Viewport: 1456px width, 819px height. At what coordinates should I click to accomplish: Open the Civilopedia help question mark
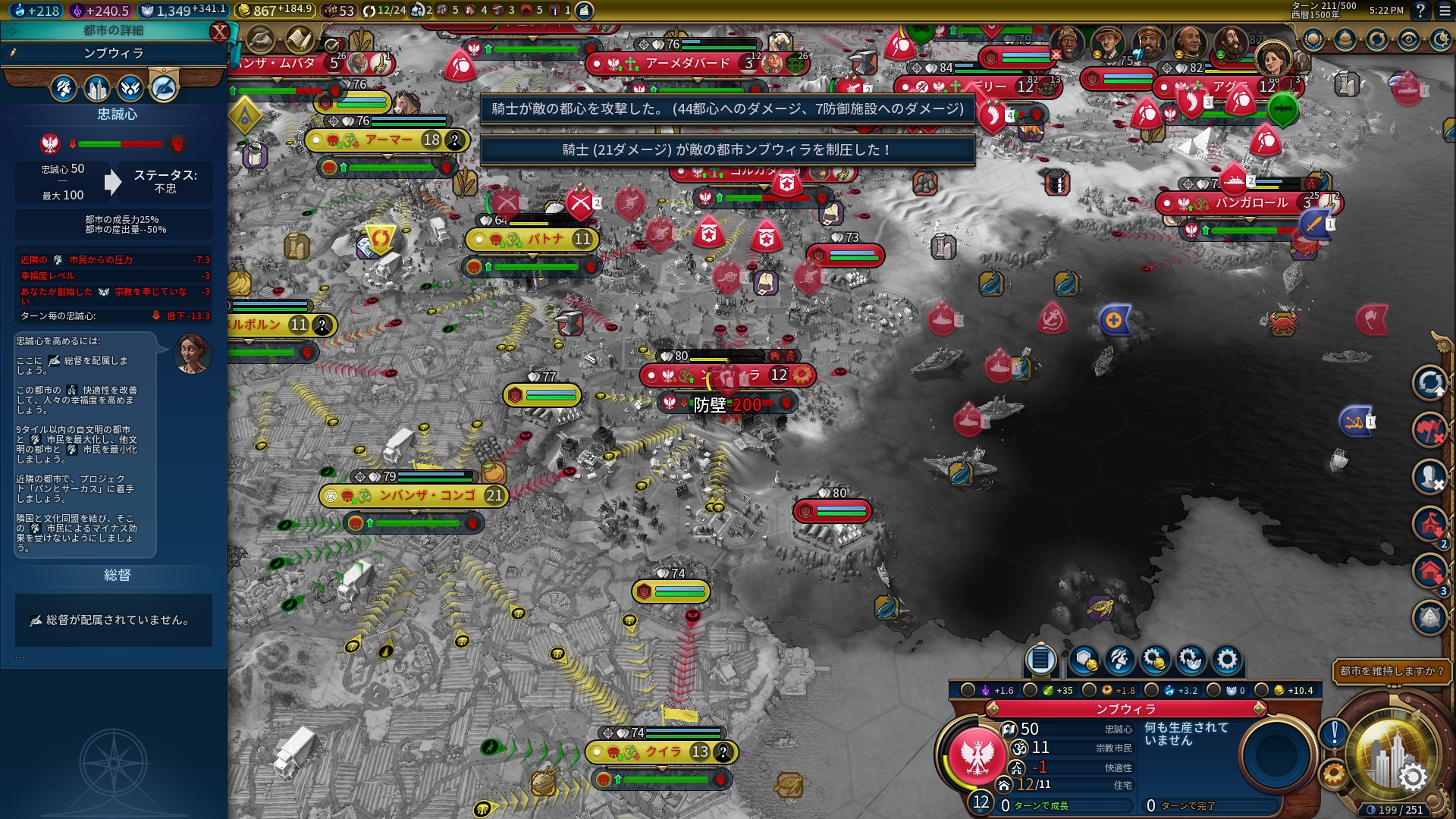[1420, 11]
